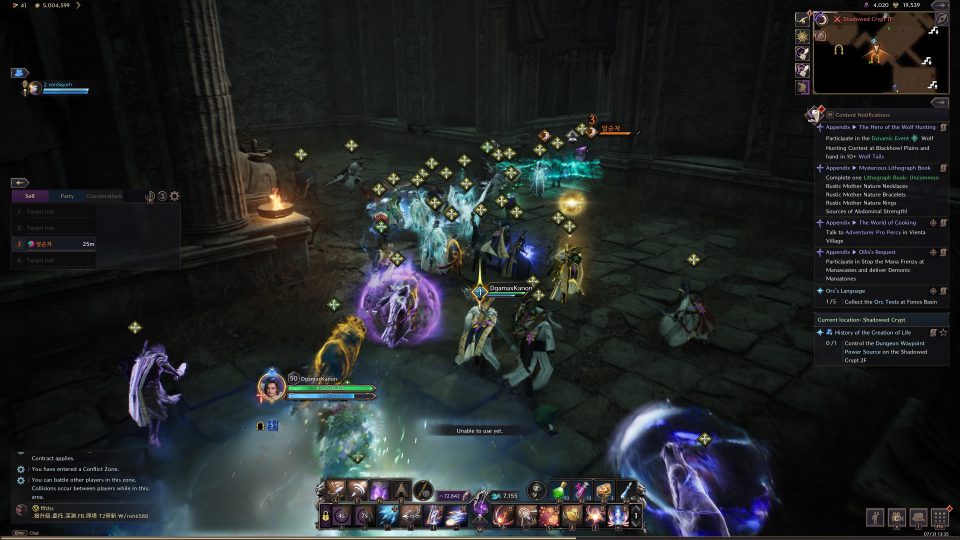The height and width of the screenshot is (540, 960).
Task: Use the pink potion quick slot
Action: click(582, 491)
